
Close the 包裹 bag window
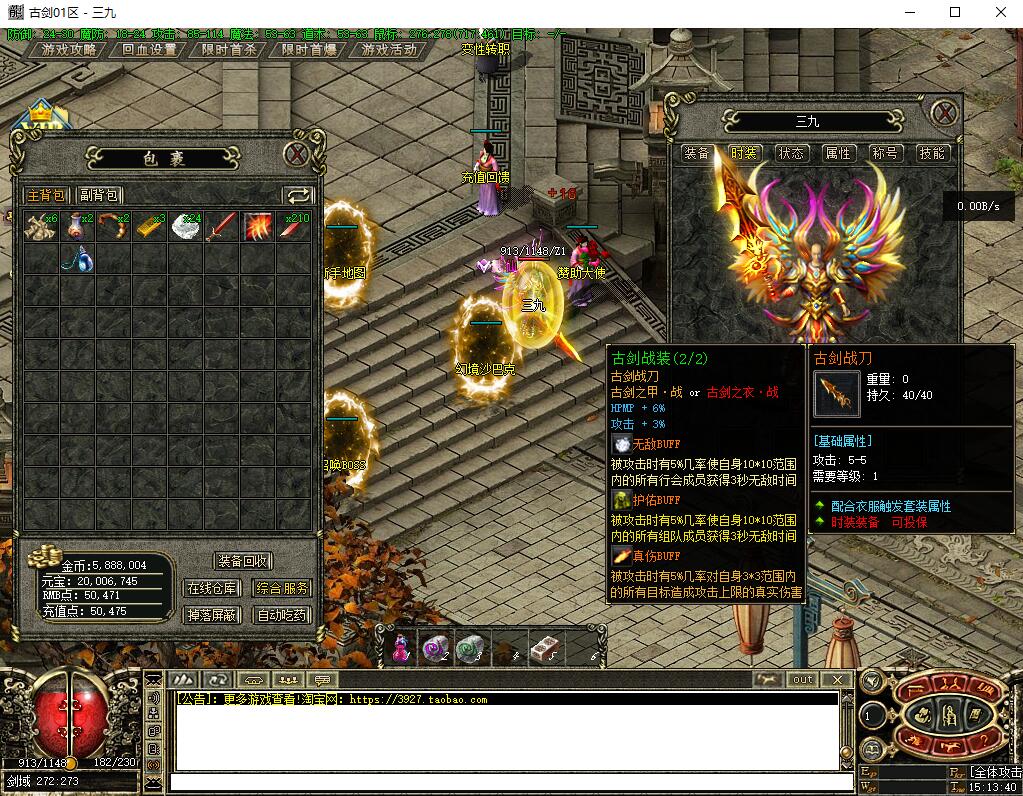tap(297, 154)
